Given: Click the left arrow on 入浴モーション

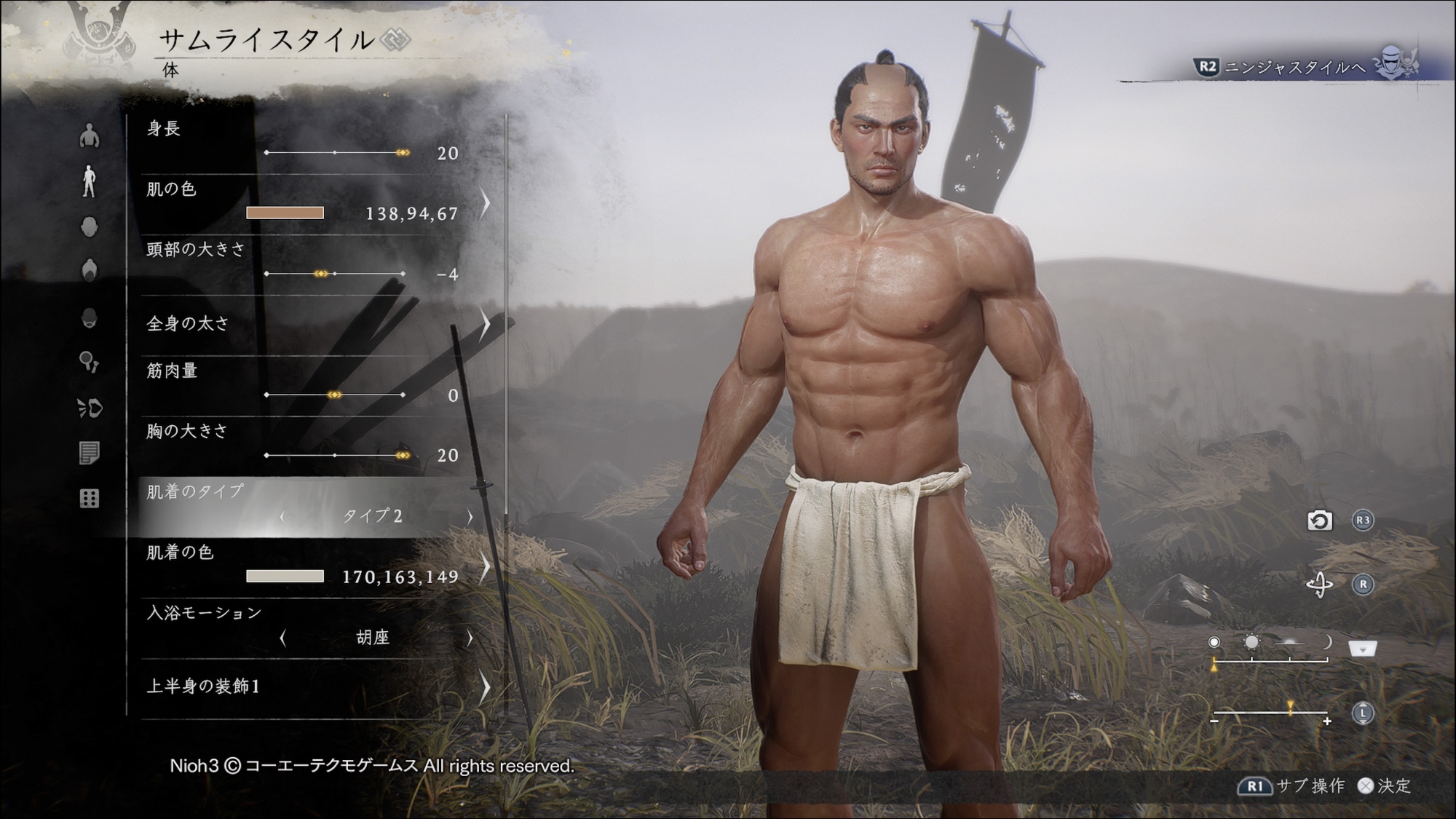Looking at the screenshot, I should (282, 638).
